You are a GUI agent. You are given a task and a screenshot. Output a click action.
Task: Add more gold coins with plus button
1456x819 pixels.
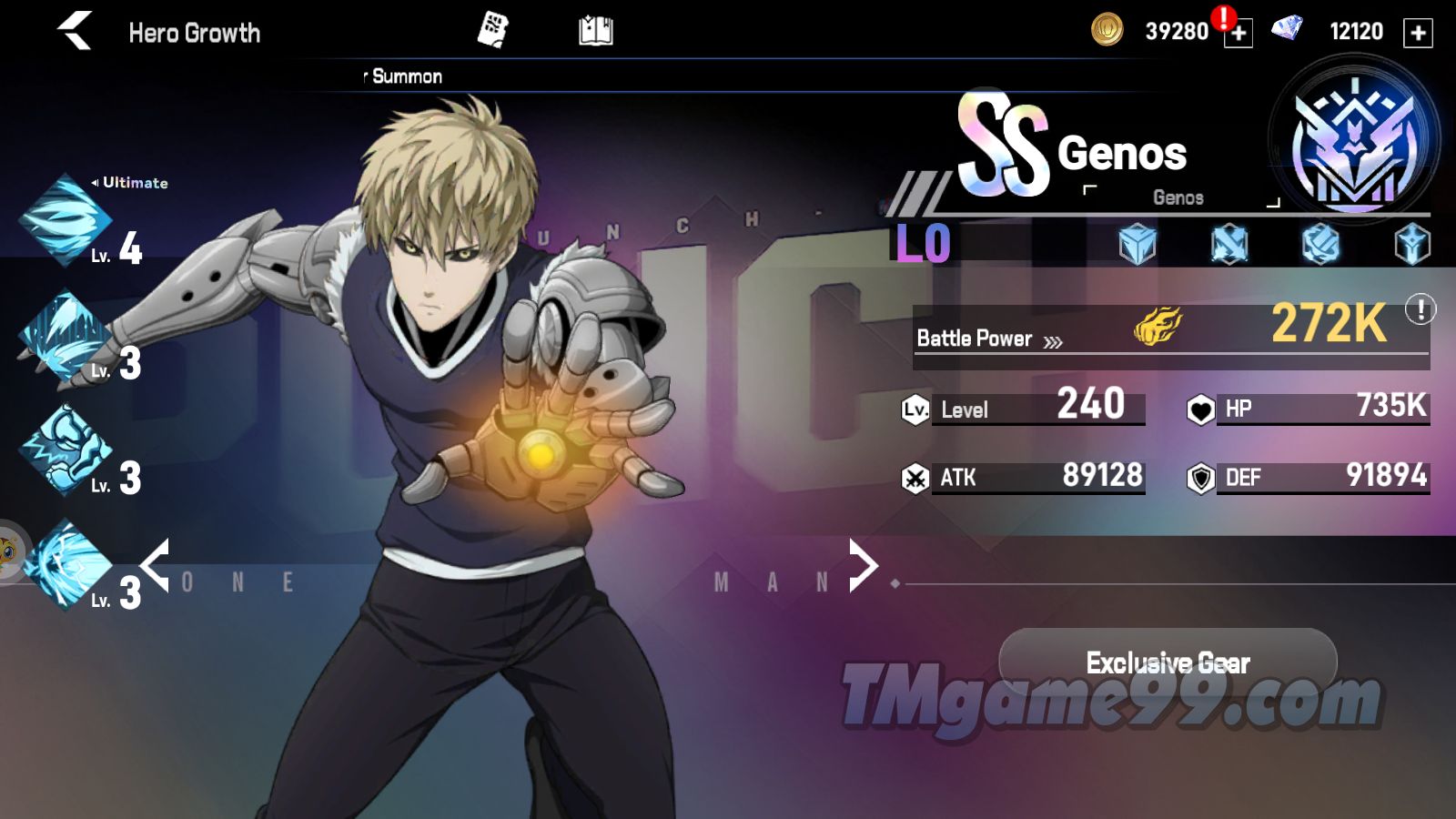tap(1238, 33)
